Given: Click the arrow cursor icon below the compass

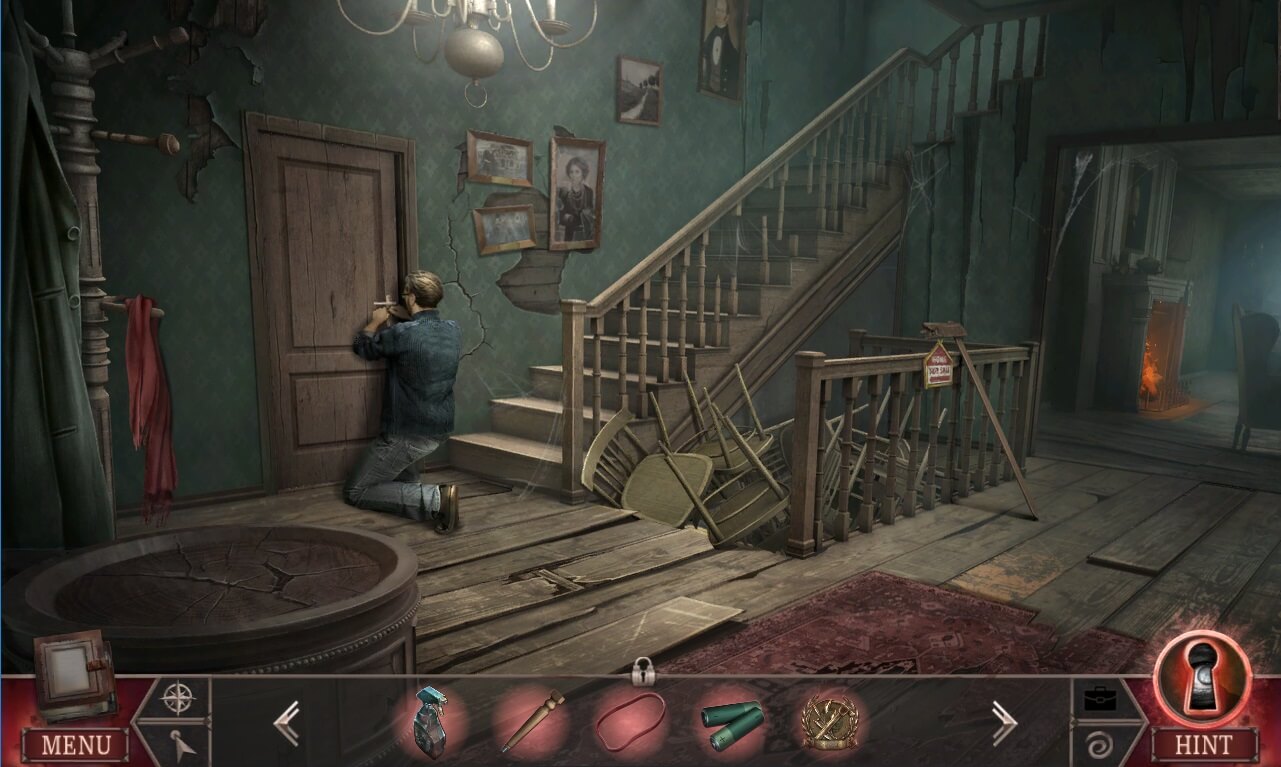Looking at the screenshot, I should coord(178,744).
